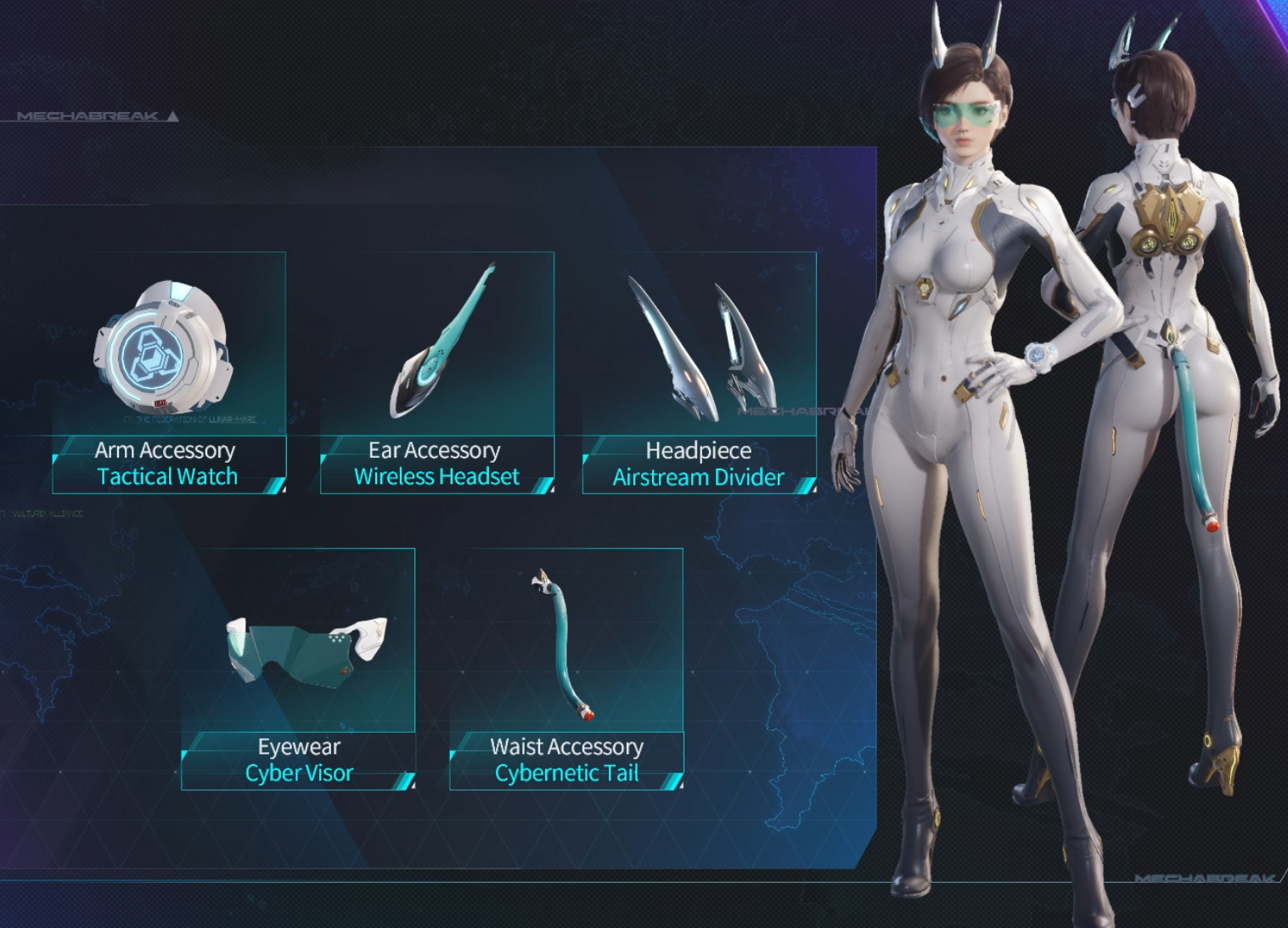Choose the Cybernetic Tail waist accessory

coord(566,668)
